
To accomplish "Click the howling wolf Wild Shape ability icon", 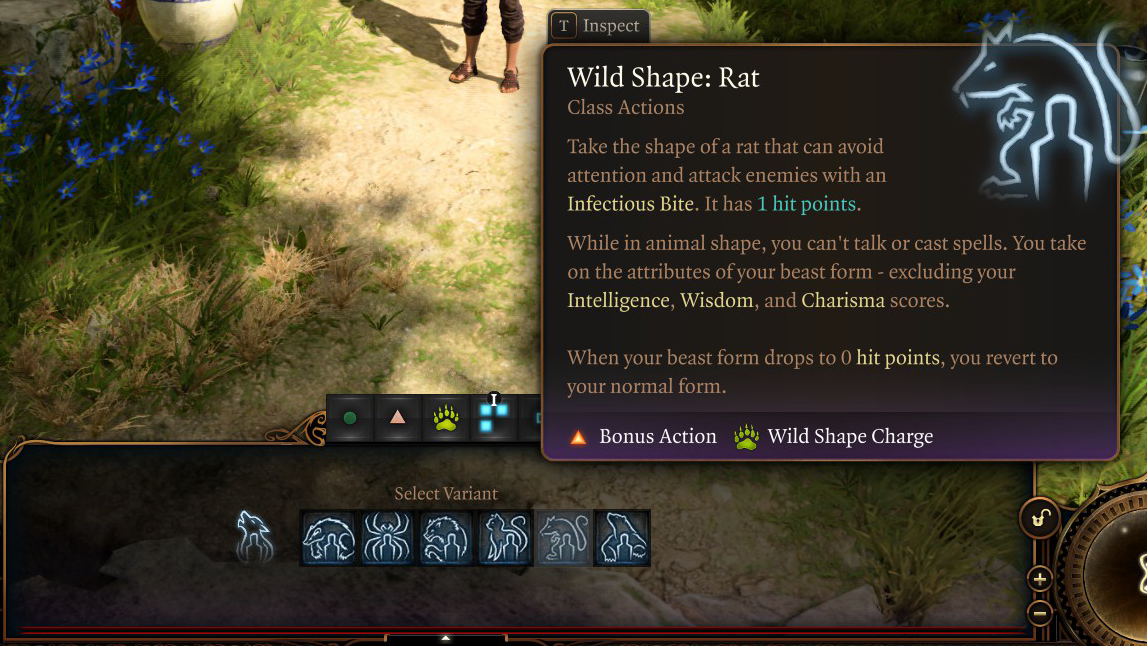I will pyautogui.click(x=255, y=535).
